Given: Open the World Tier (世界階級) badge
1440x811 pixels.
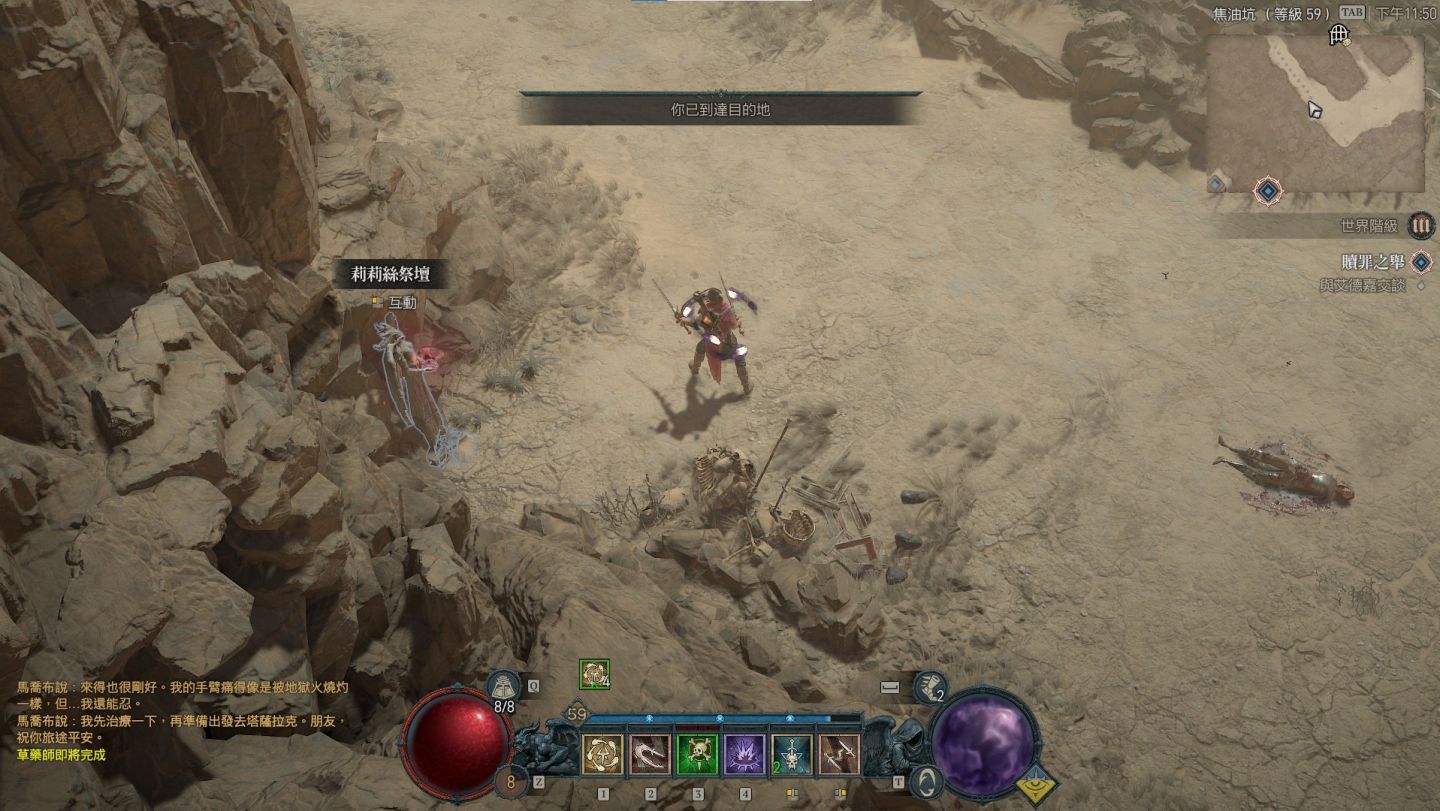Looking at the screenshot, I should [x=1421, y=226].
